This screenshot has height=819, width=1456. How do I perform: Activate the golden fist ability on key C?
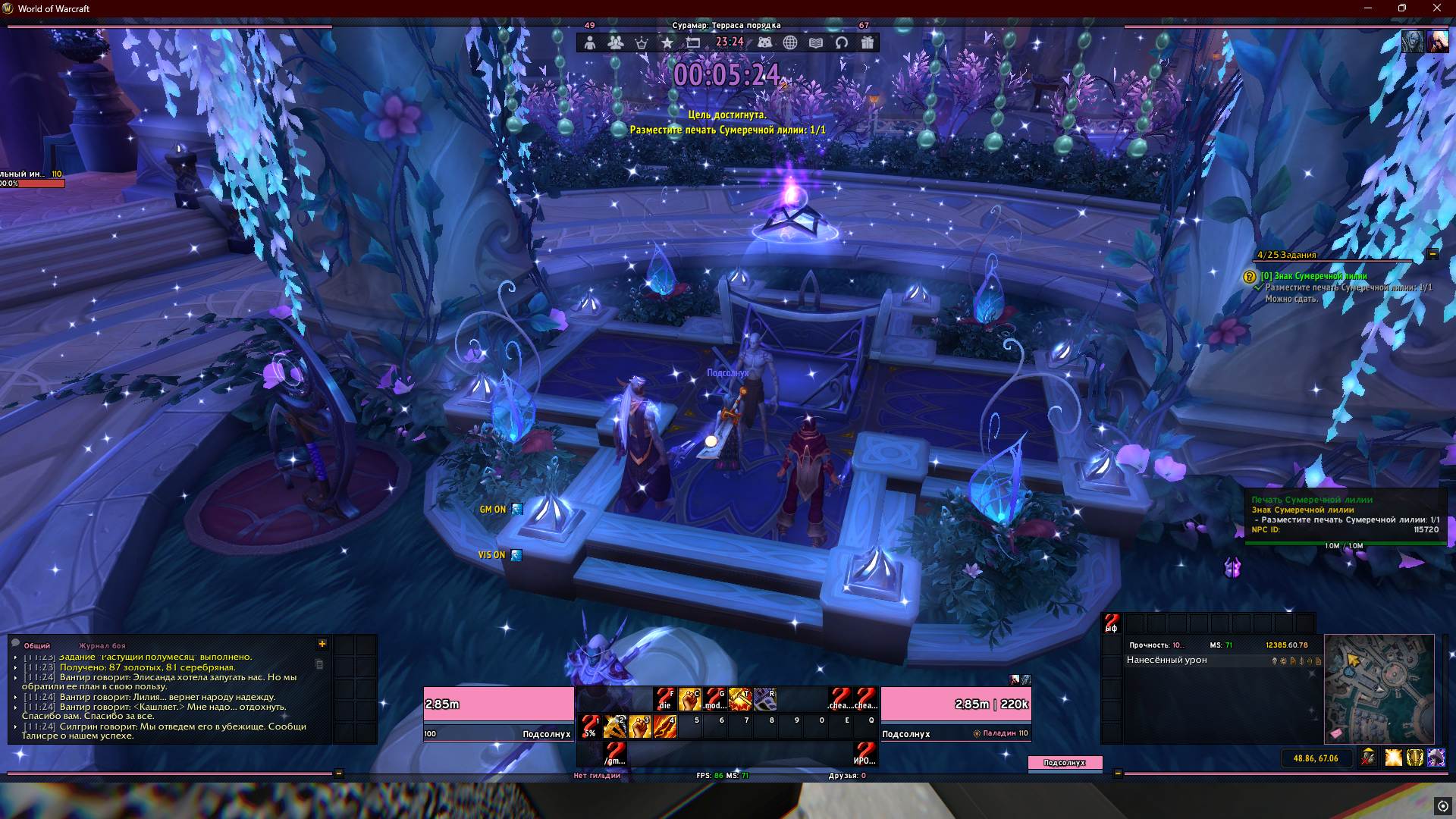coord(689,698)
